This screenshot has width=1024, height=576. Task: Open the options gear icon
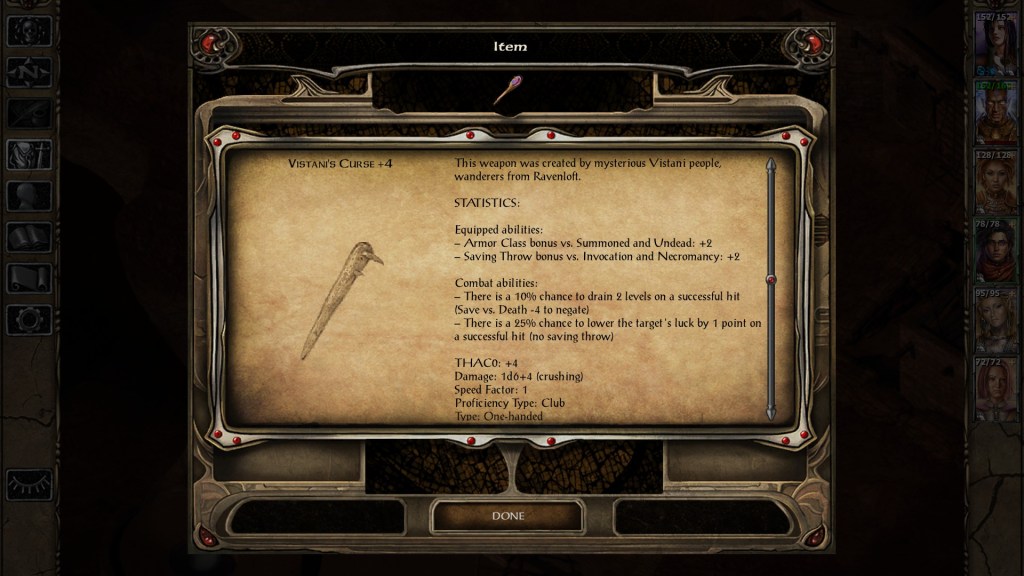[28, 319]
